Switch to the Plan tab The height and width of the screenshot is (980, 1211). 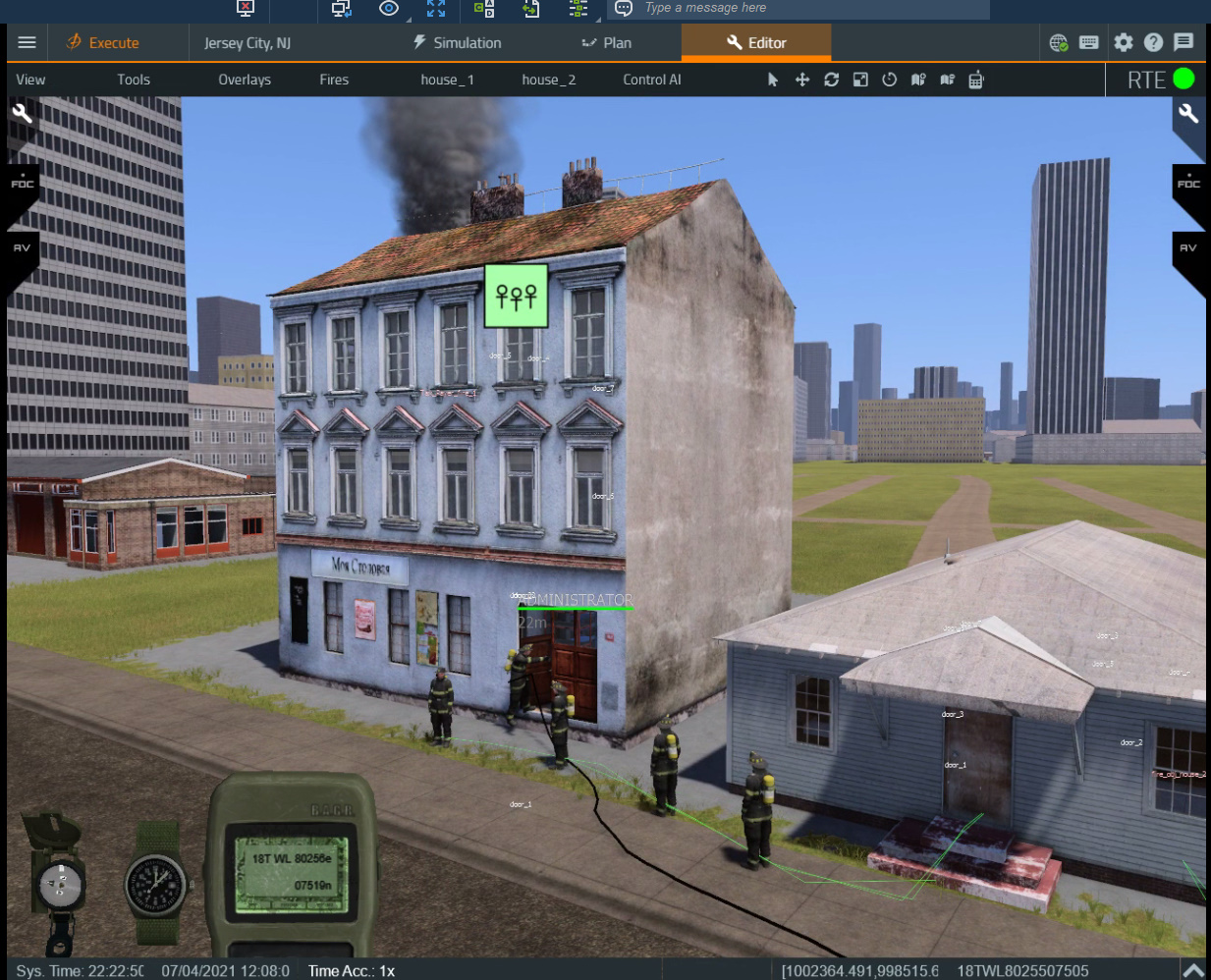coord(607,42)
